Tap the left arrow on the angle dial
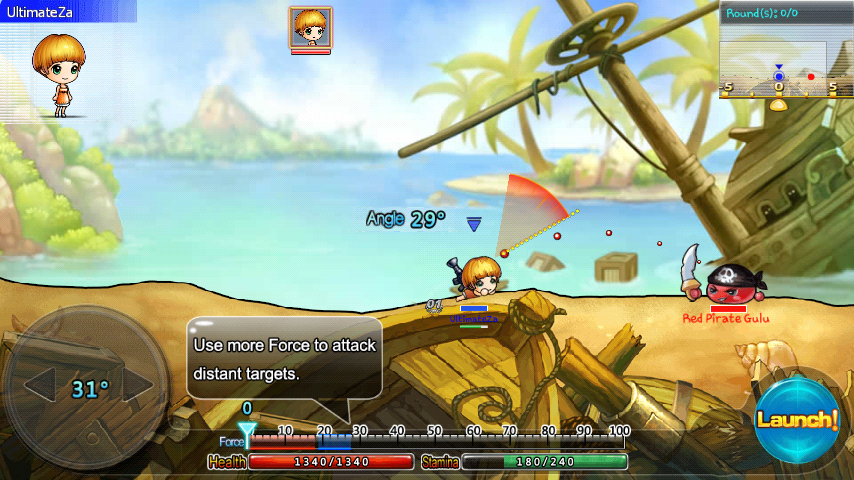This screenshot has width=854, height=480. coord(40,385)
